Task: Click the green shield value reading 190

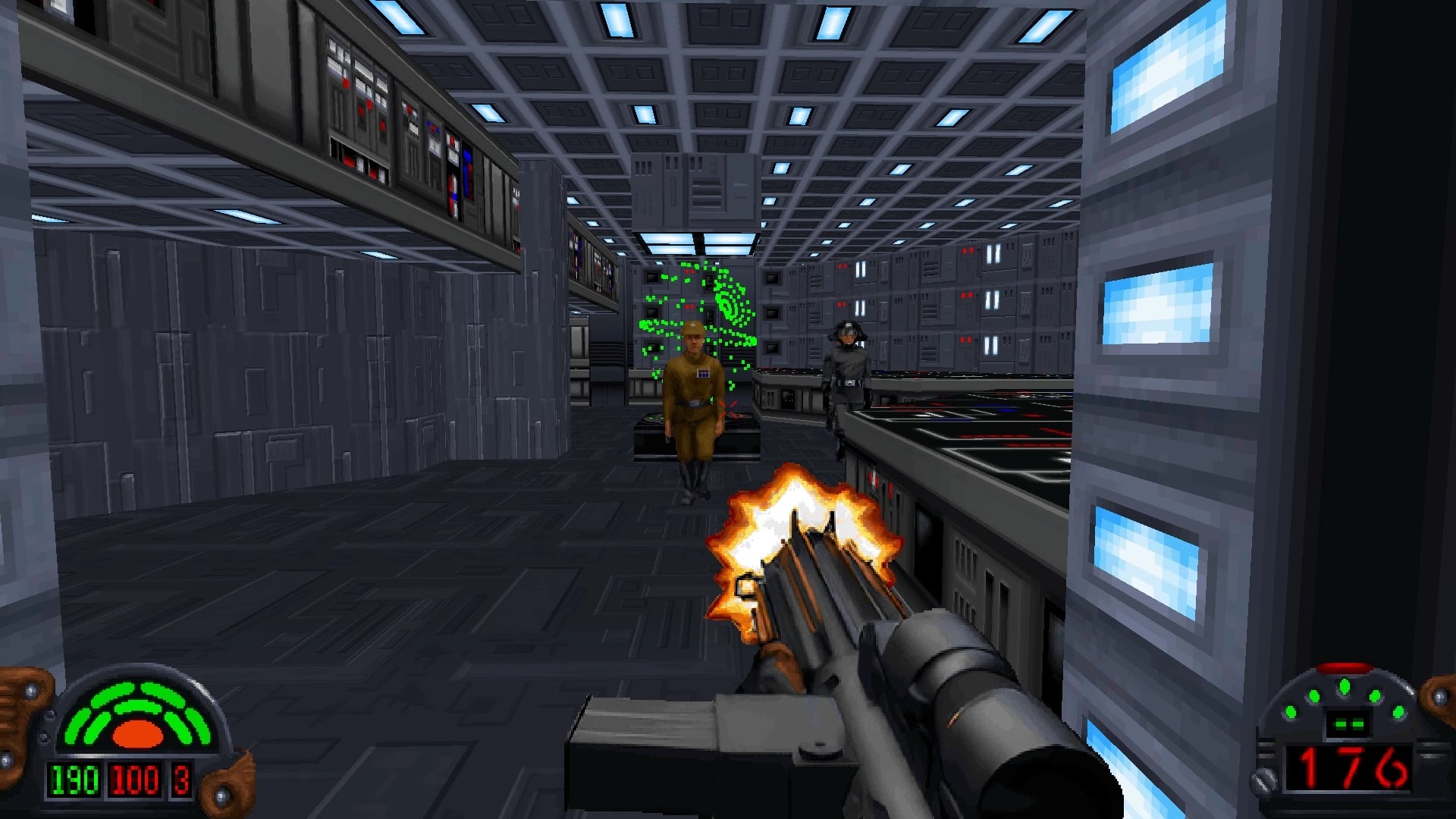Action: [x=74, y=780]
